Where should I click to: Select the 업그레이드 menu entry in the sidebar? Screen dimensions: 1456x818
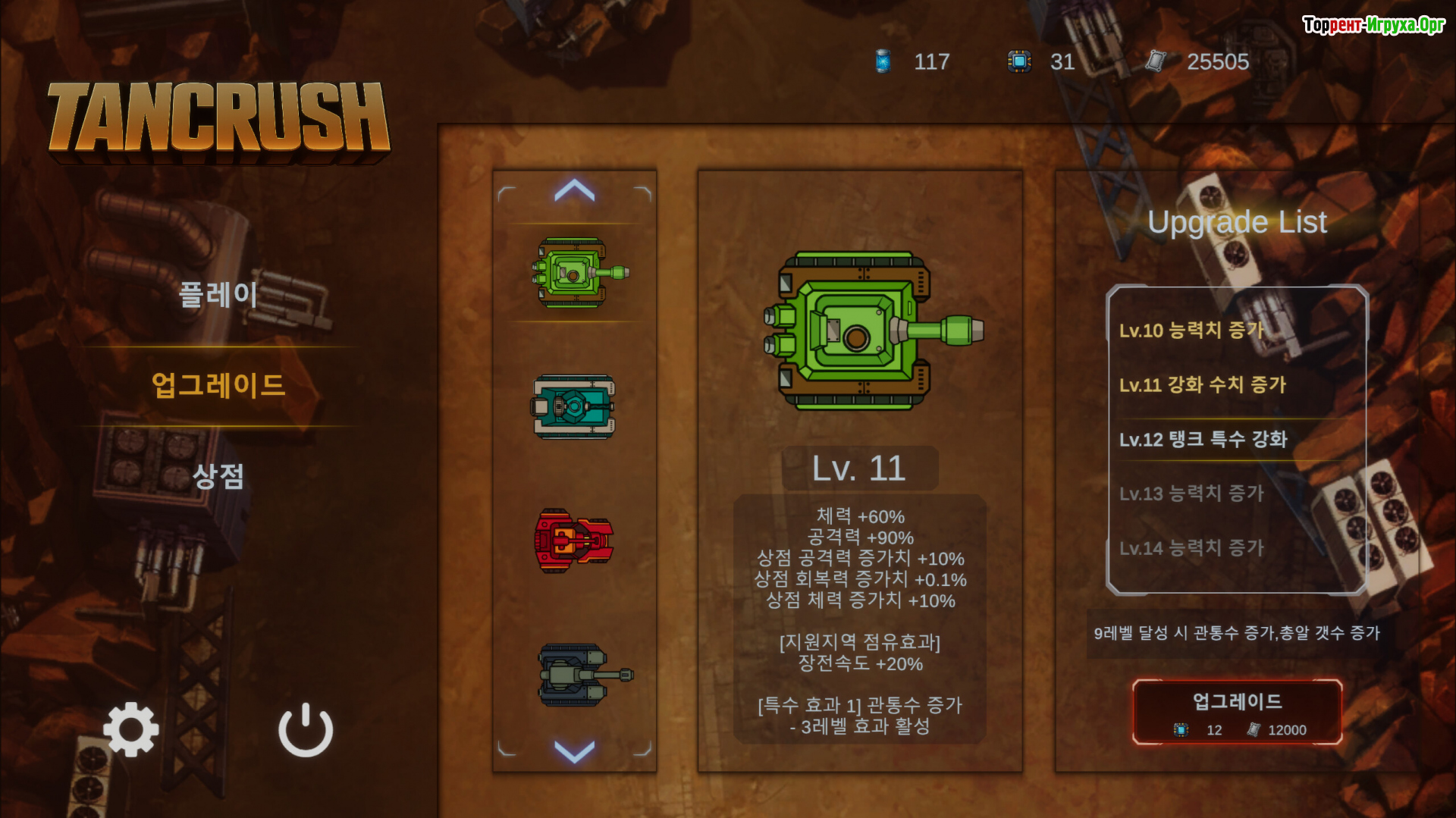218,385
